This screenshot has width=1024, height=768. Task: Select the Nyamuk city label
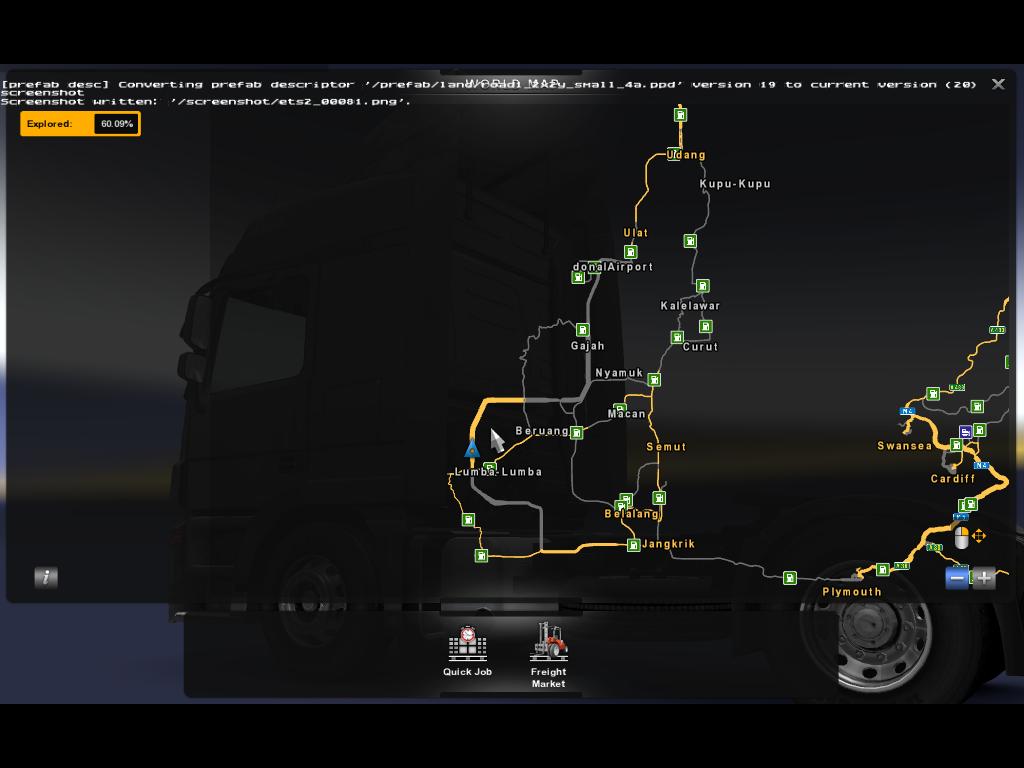click(619, 373)
